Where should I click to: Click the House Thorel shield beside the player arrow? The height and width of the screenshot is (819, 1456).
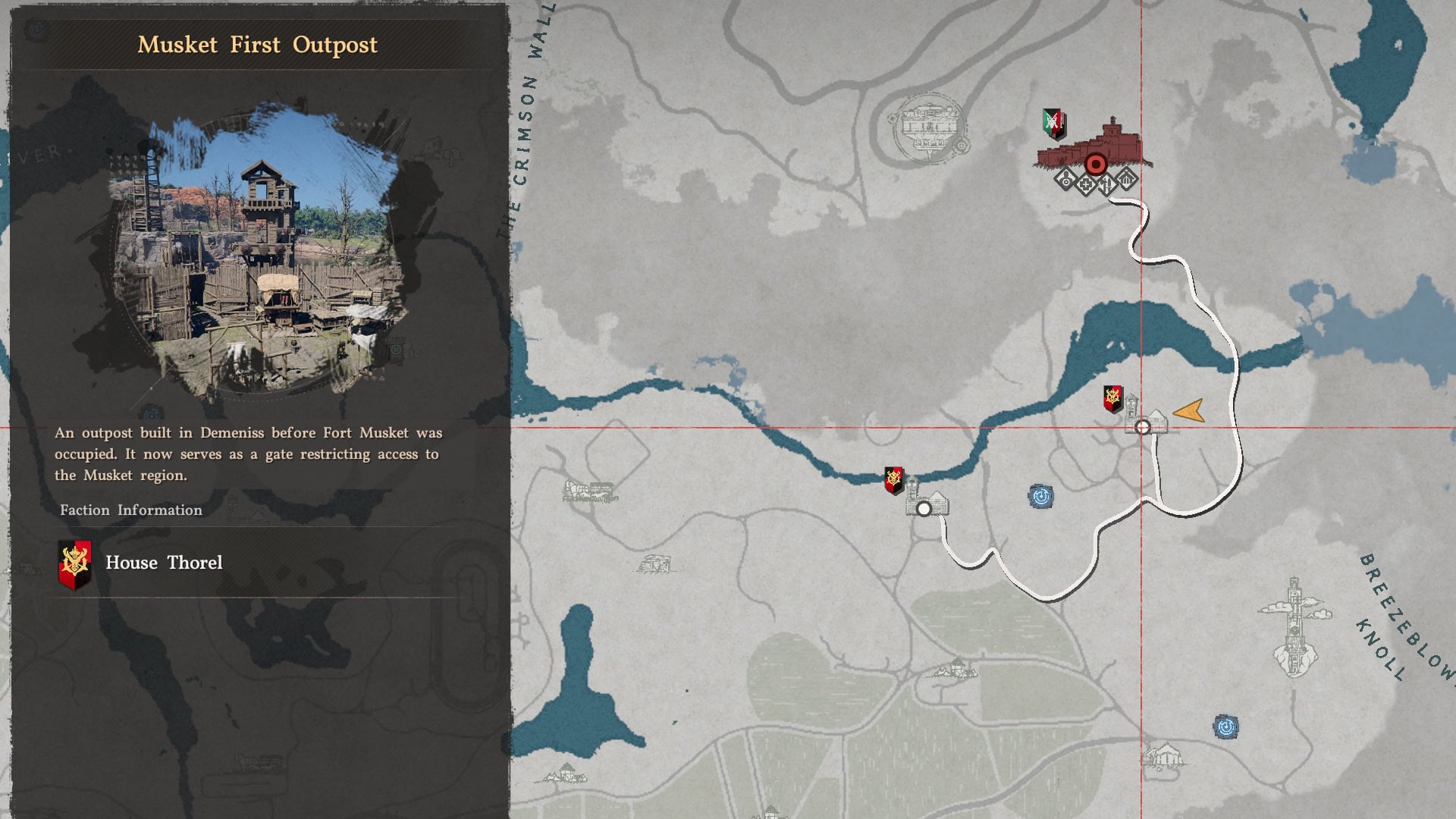(1112, 399)
